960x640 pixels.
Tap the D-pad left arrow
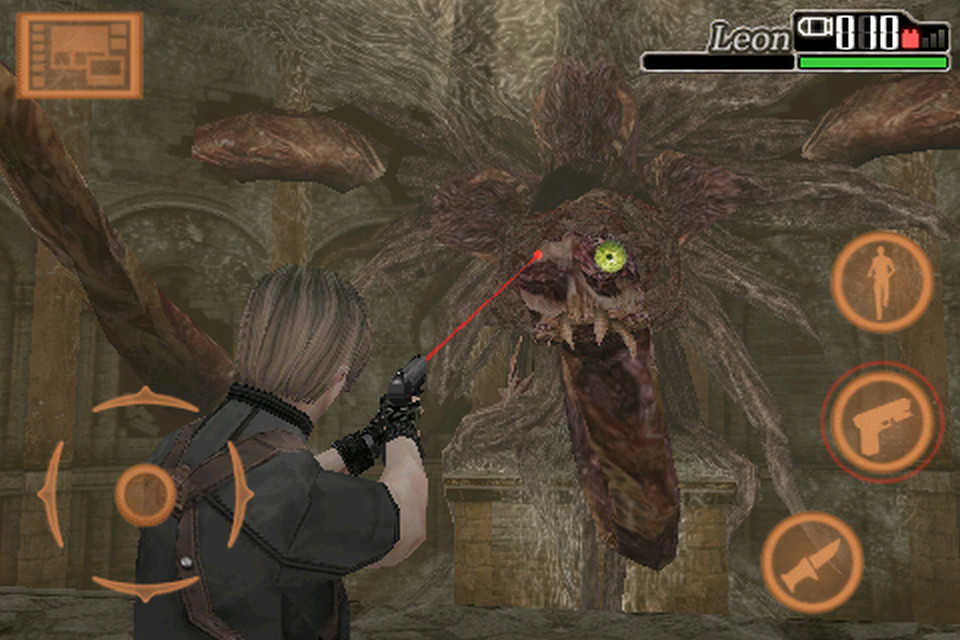[52, 494]
